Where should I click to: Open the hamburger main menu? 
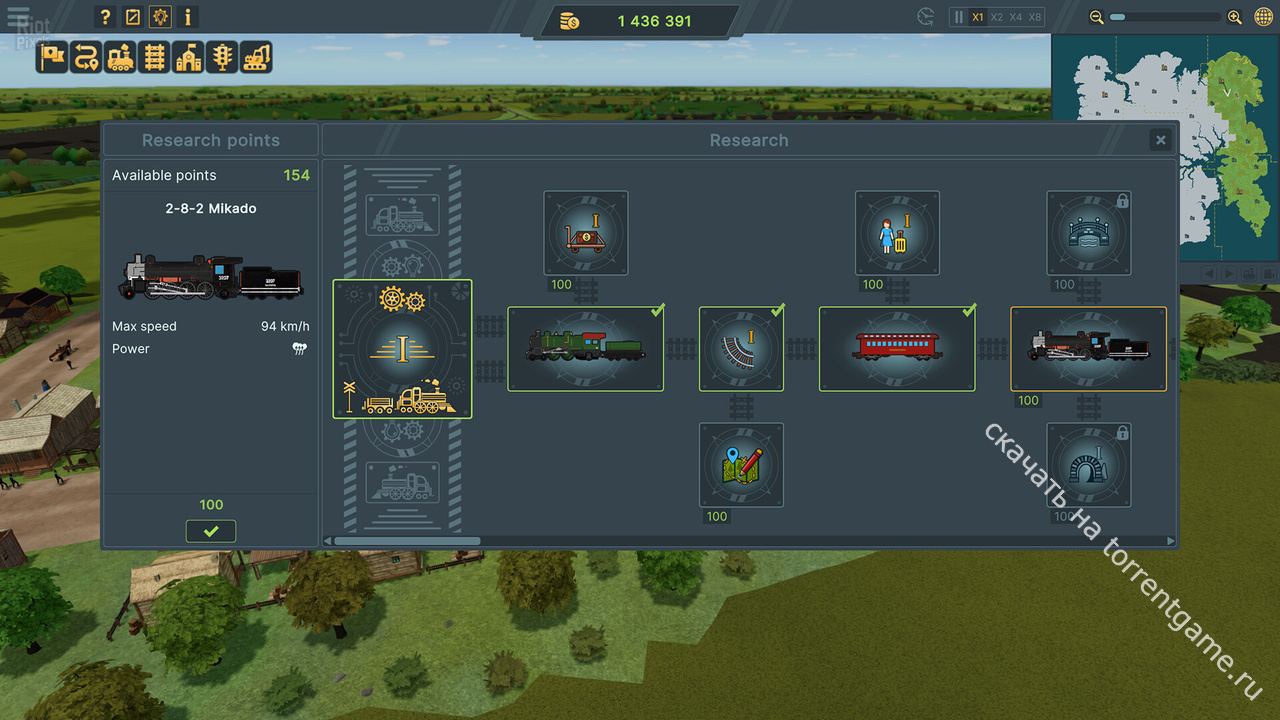[18, 17]
